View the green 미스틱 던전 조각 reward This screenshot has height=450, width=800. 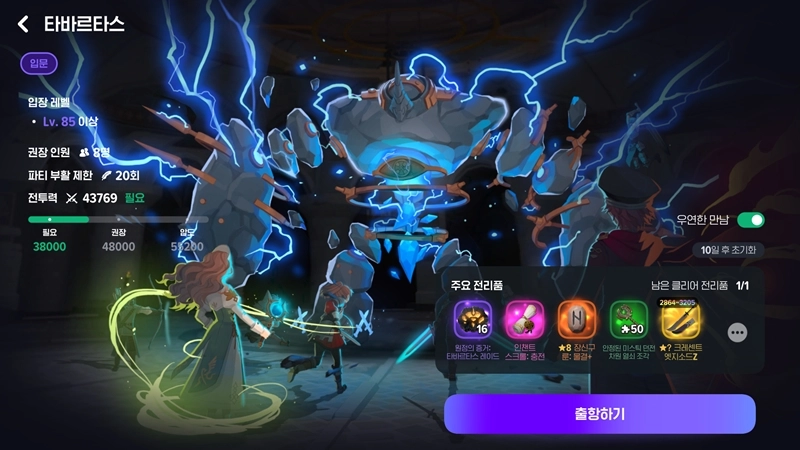[x=629, y=321]
